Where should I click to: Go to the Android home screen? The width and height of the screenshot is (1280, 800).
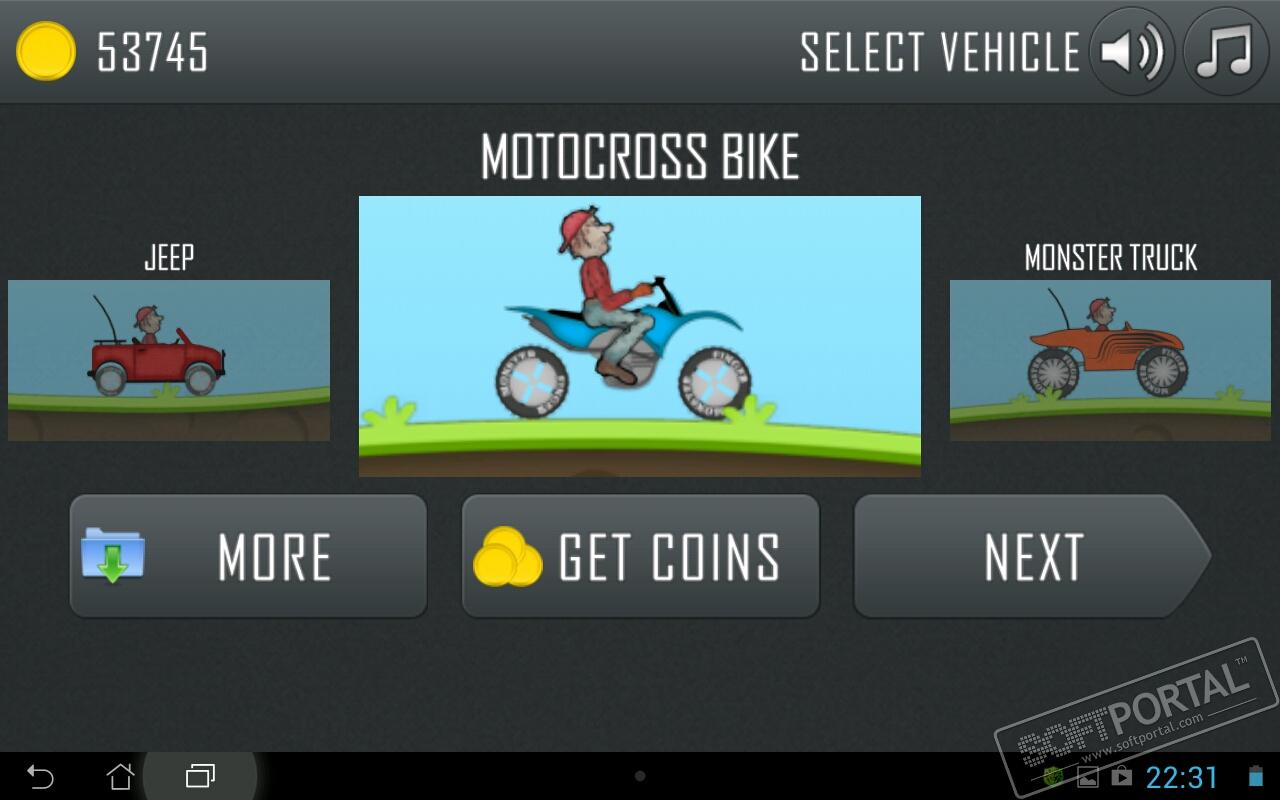[120, 776]
